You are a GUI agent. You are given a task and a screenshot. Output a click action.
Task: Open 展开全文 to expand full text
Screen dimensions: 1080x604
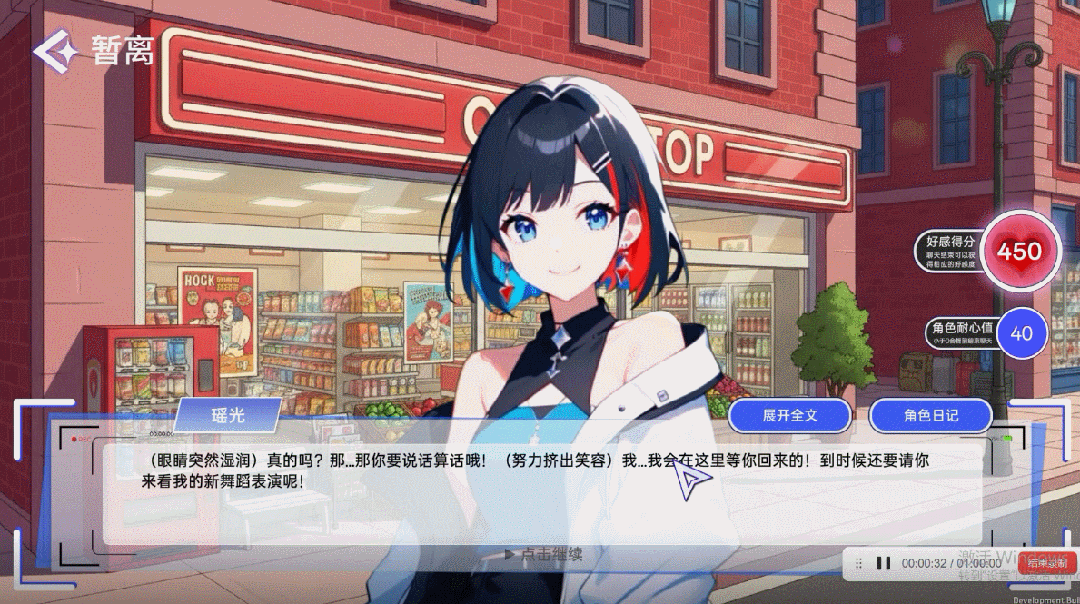coord(789,415)
